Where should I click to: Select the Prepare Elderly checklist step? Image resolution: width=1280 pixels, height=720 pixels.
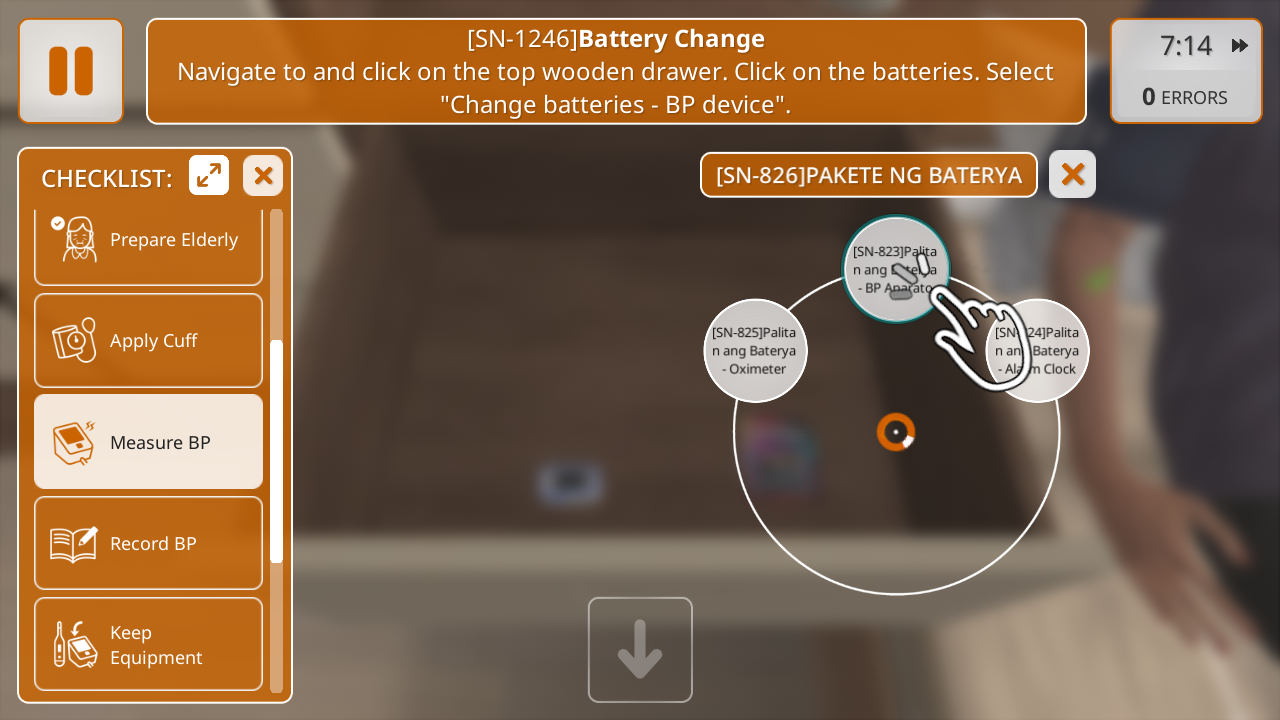coord(148,242)
